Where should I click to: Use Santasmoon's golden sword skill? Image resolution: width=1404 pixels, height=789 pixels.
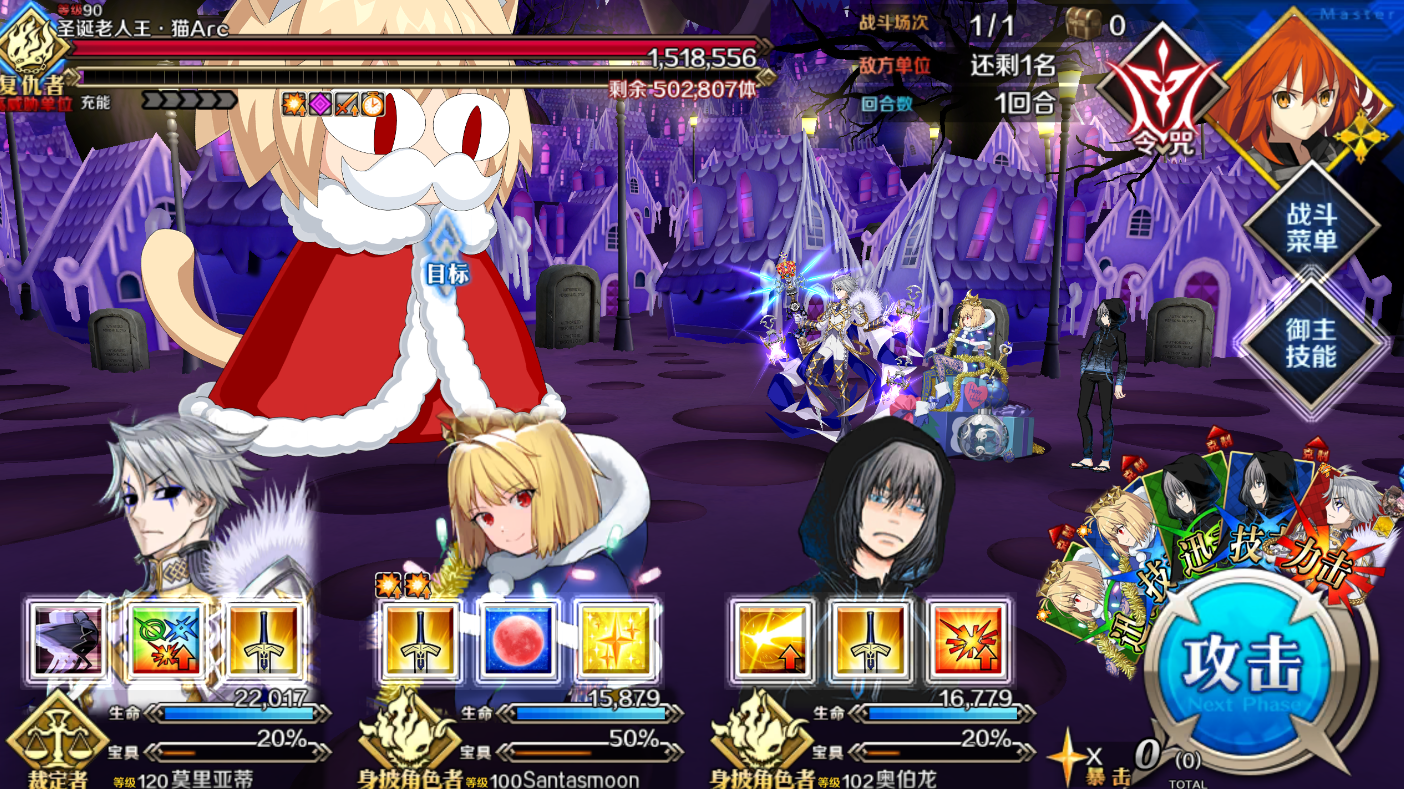point(420,641)
